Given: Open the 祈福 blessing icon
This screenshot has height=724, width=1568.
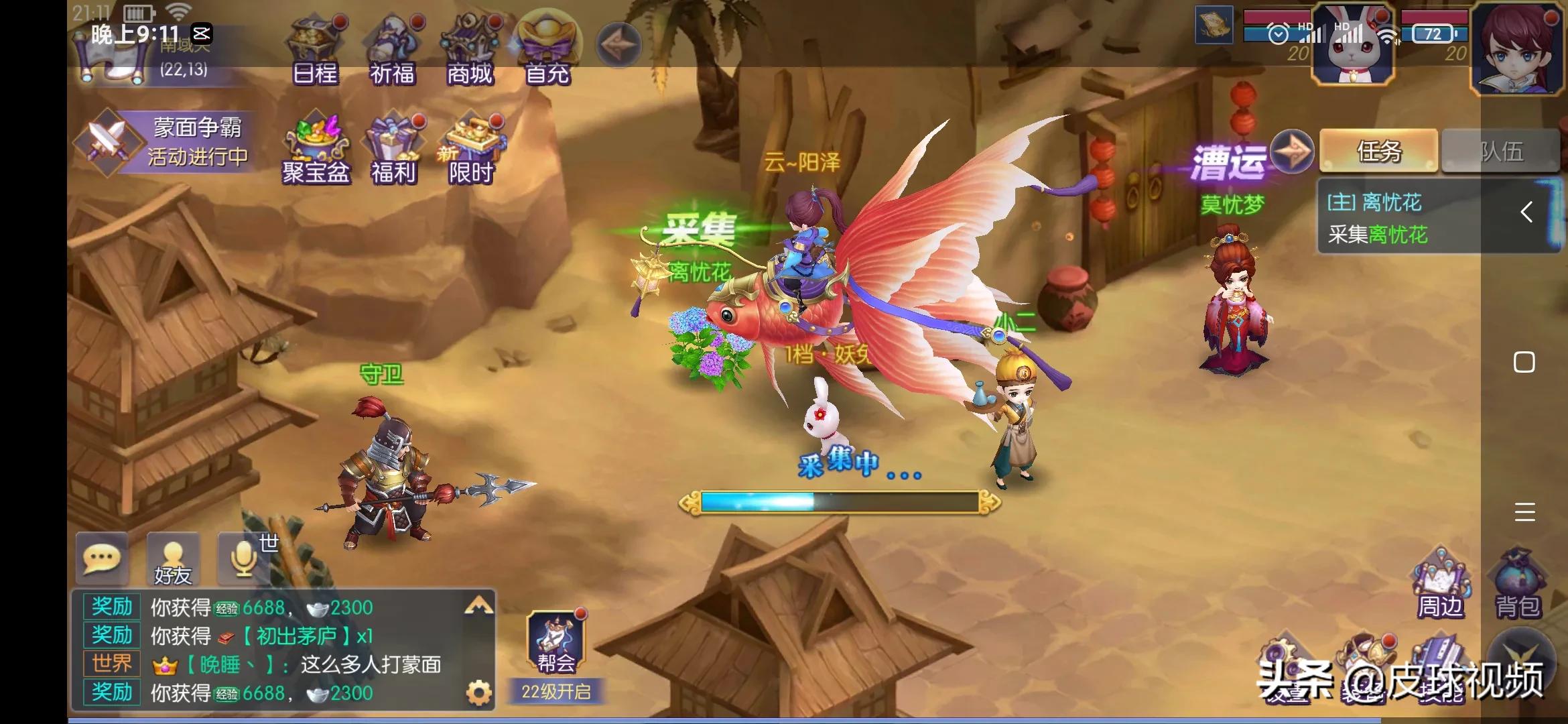Looking at the screenshot, I should [393, 51].
